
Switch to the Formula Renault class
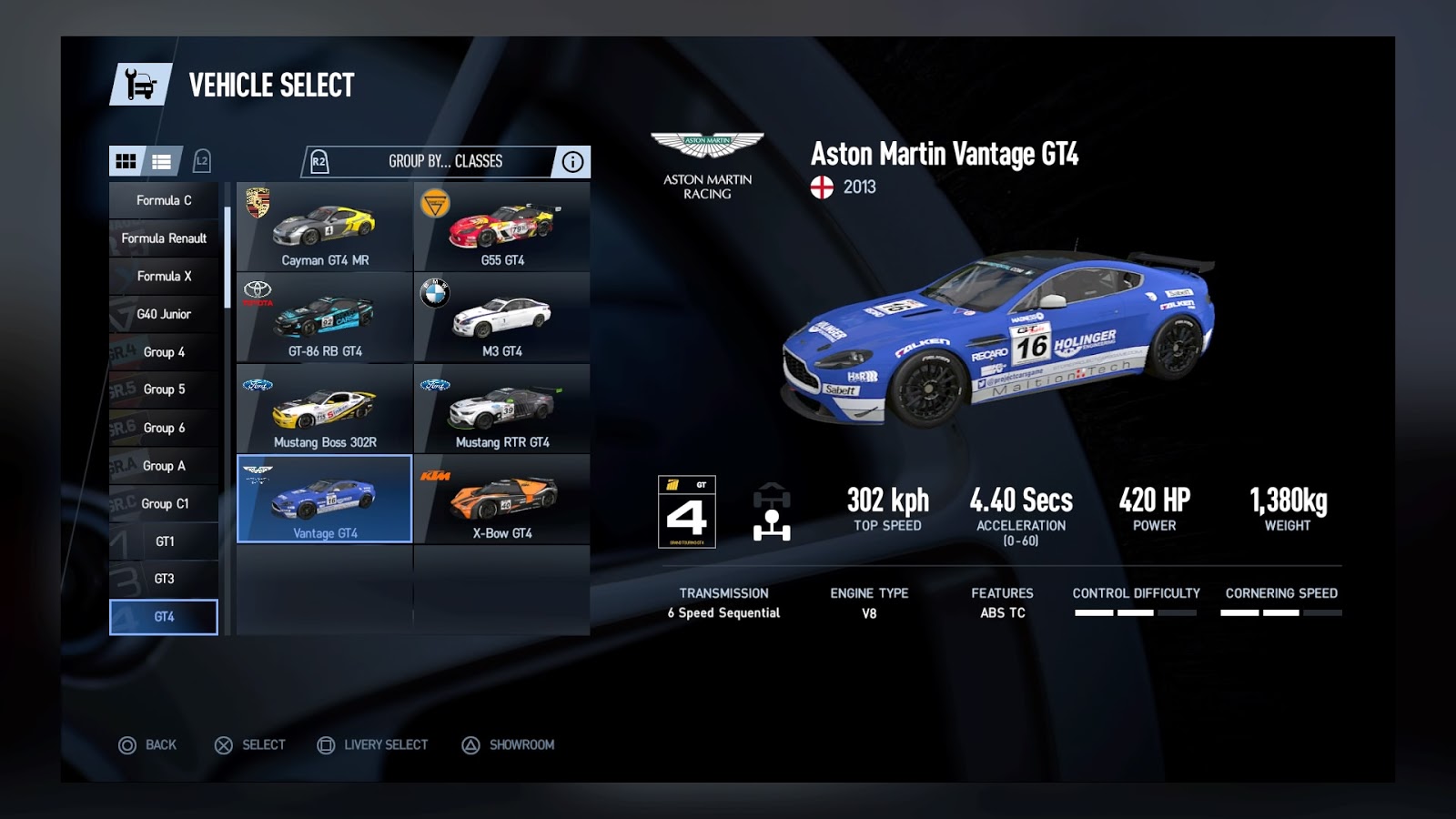click(164, 238)
